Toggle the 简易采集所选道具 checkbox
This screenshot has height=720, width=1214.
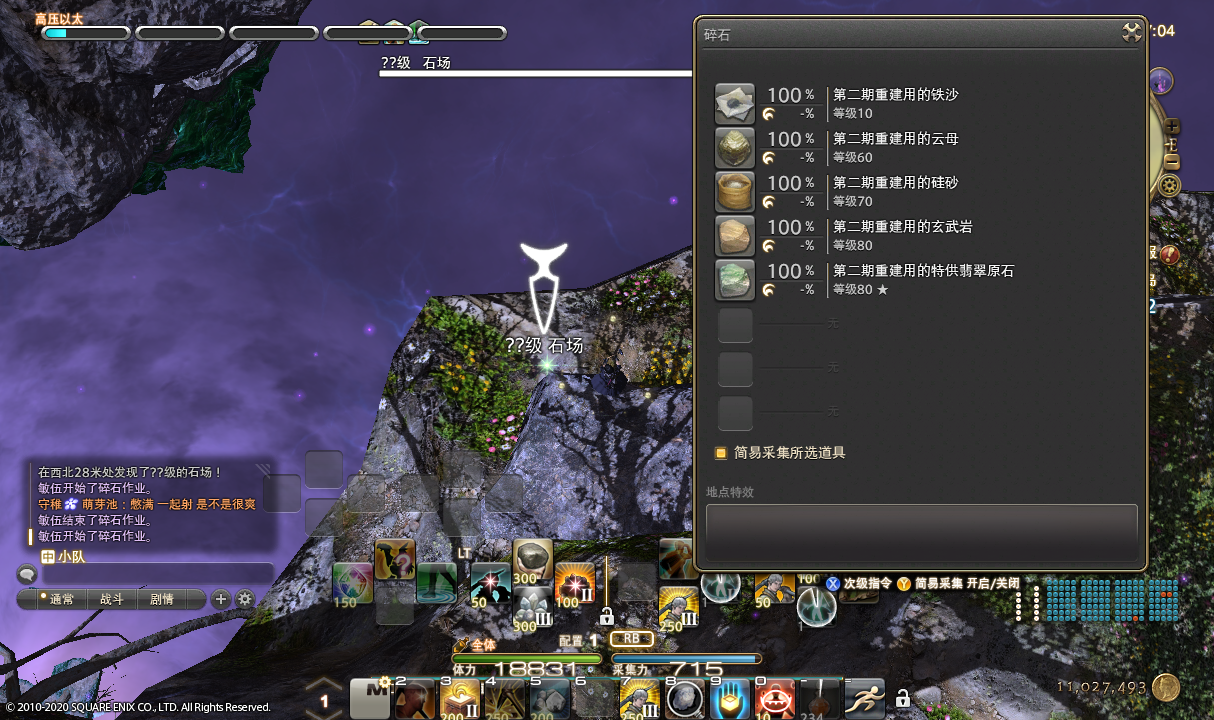[x=720, y=453]
